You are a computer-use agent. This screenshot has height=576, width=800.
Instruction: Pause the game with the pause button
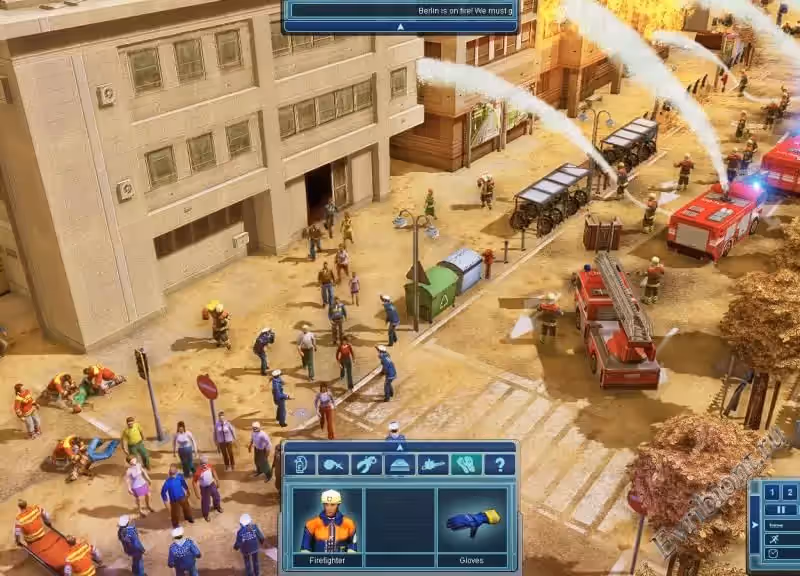[779, 509]
